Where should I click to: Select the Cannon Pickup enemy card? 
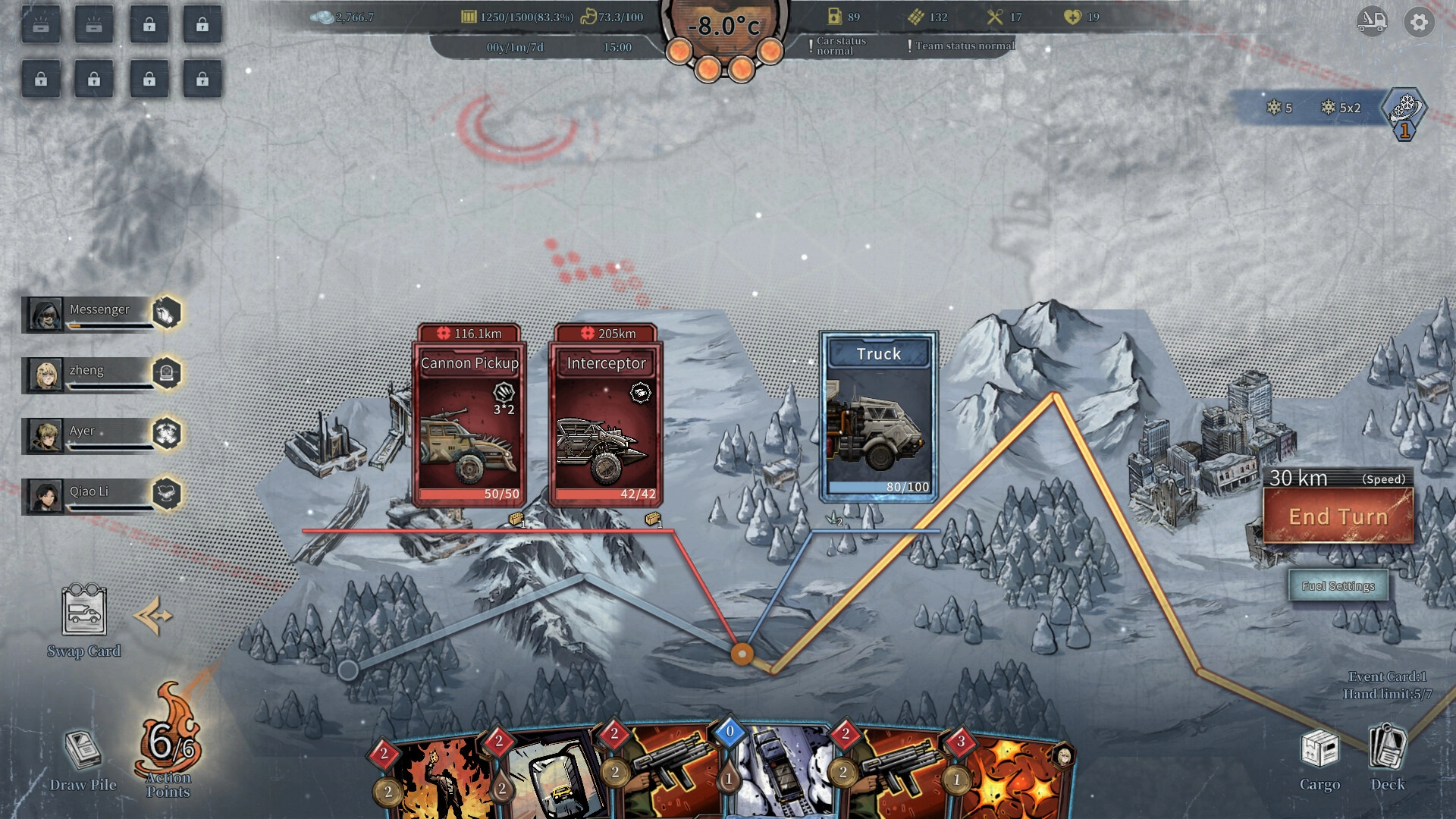[469, 425]
